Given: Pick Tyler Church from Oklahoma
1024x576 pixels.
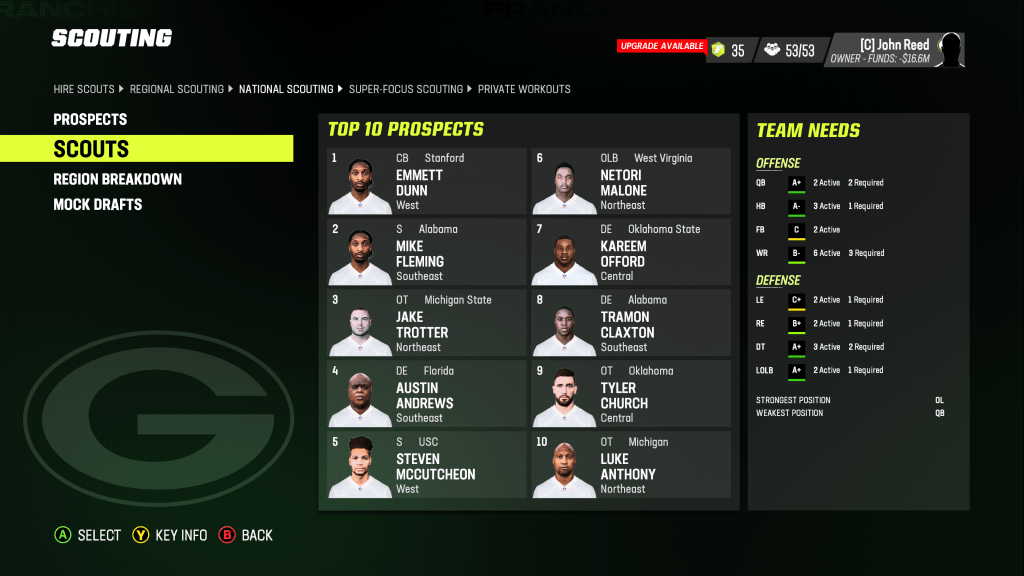Looking at the screenshot, I should tap(631, 394).
